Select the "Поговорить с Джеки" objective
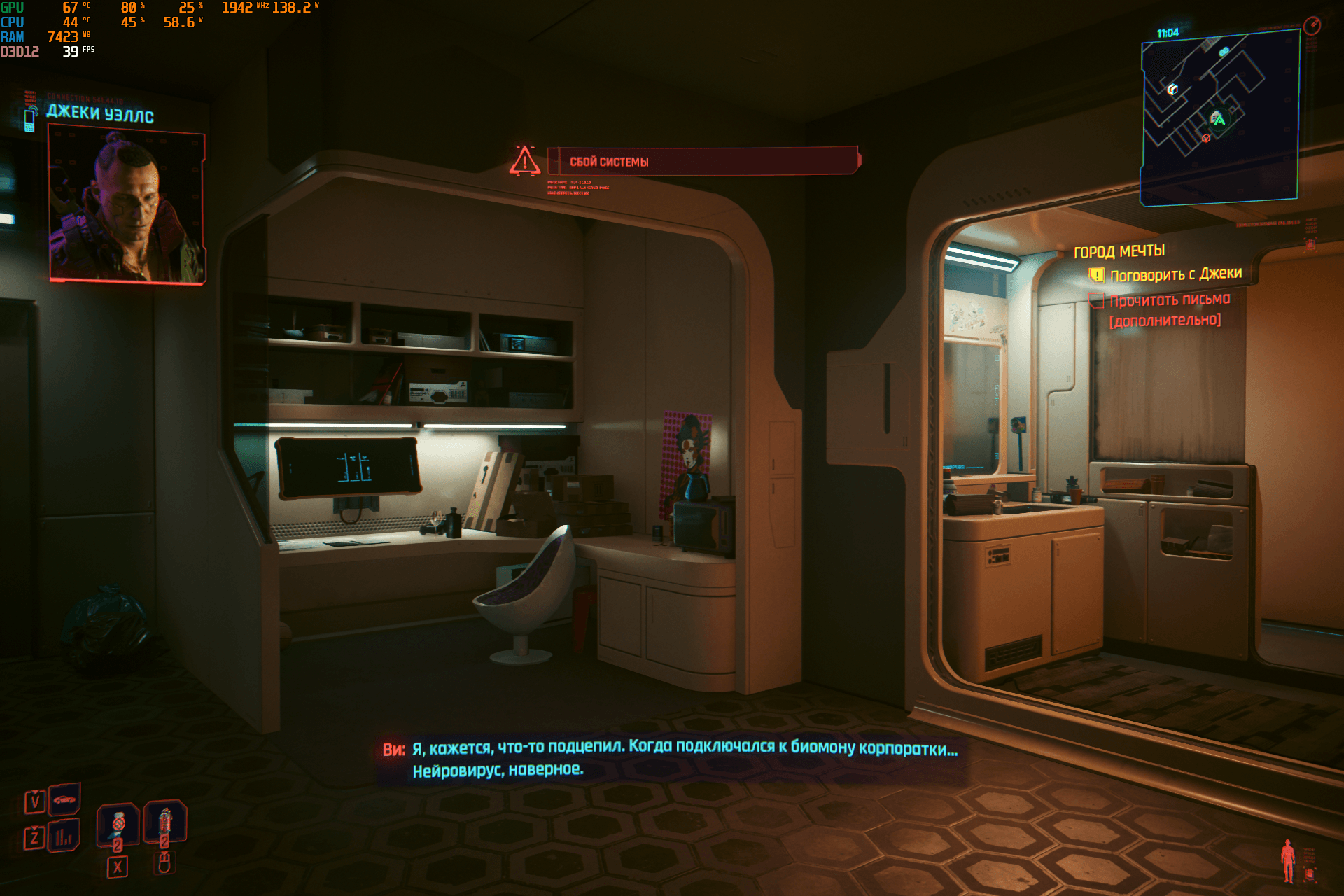The image size is (1344, 896). coord(1175,274)
